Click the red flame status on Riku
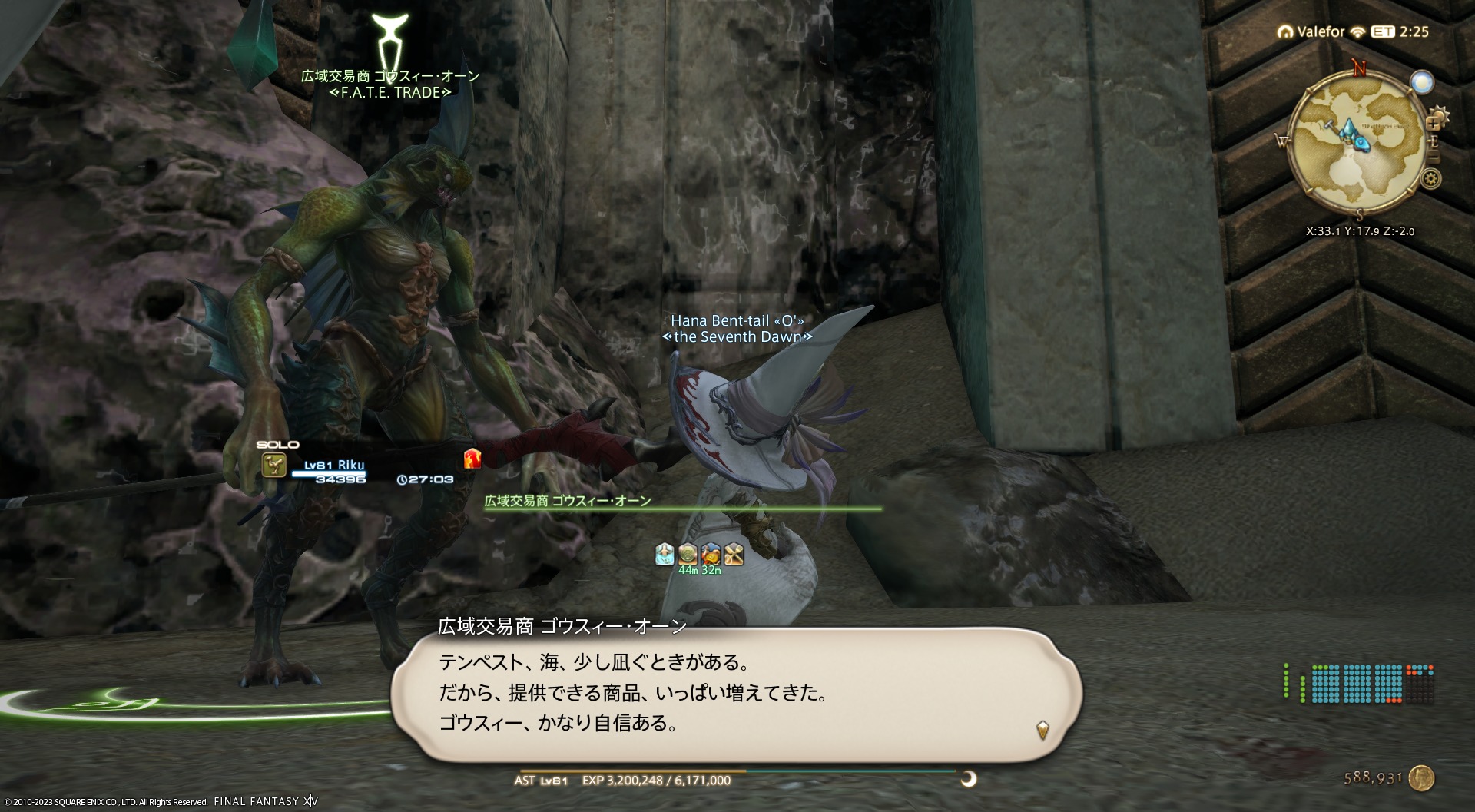1475x812 pixels. tap(472, 459)
